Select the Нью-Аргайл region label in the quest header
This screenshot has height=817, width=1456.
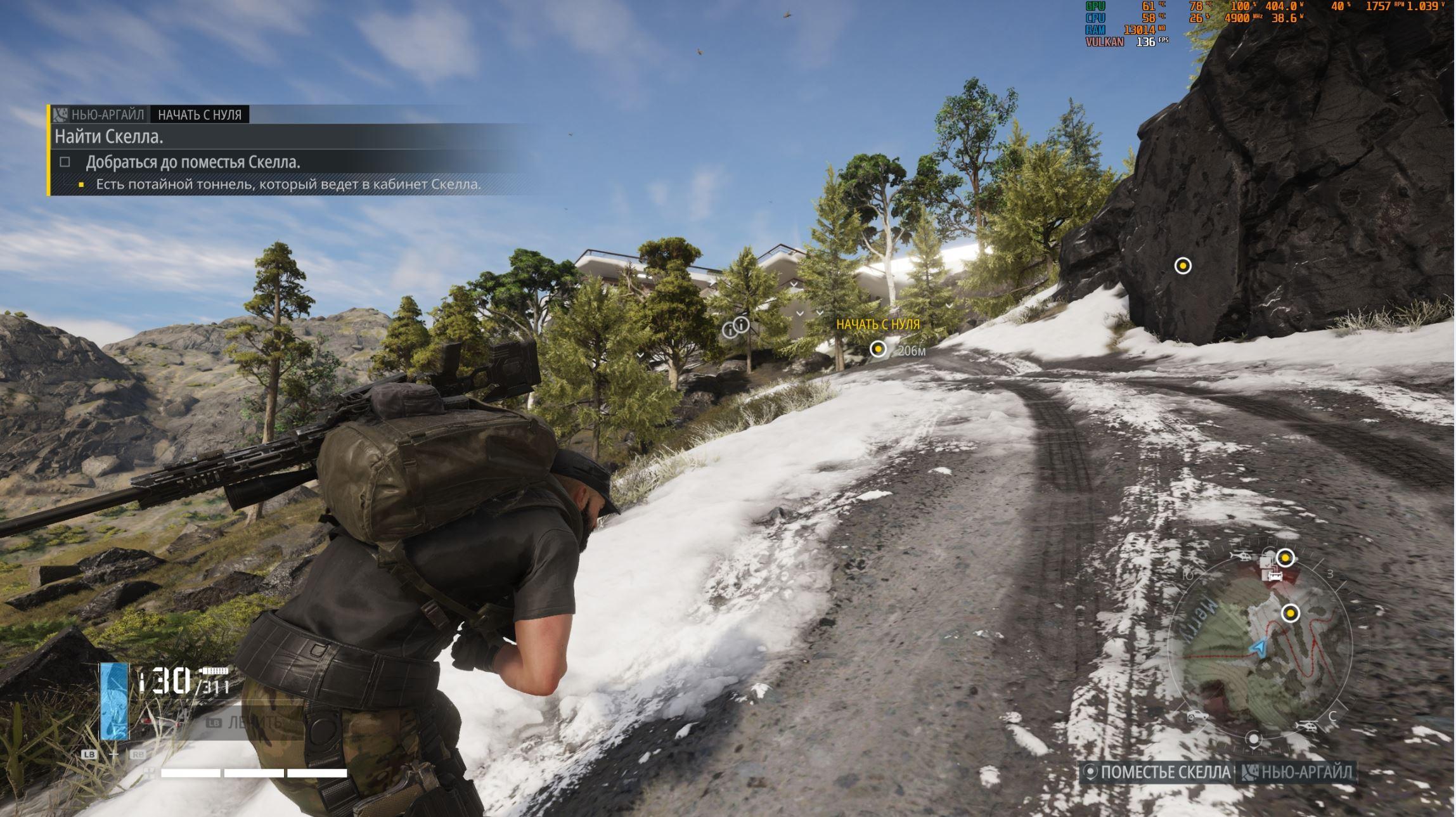pyautogui.click(x=100, y=115)
